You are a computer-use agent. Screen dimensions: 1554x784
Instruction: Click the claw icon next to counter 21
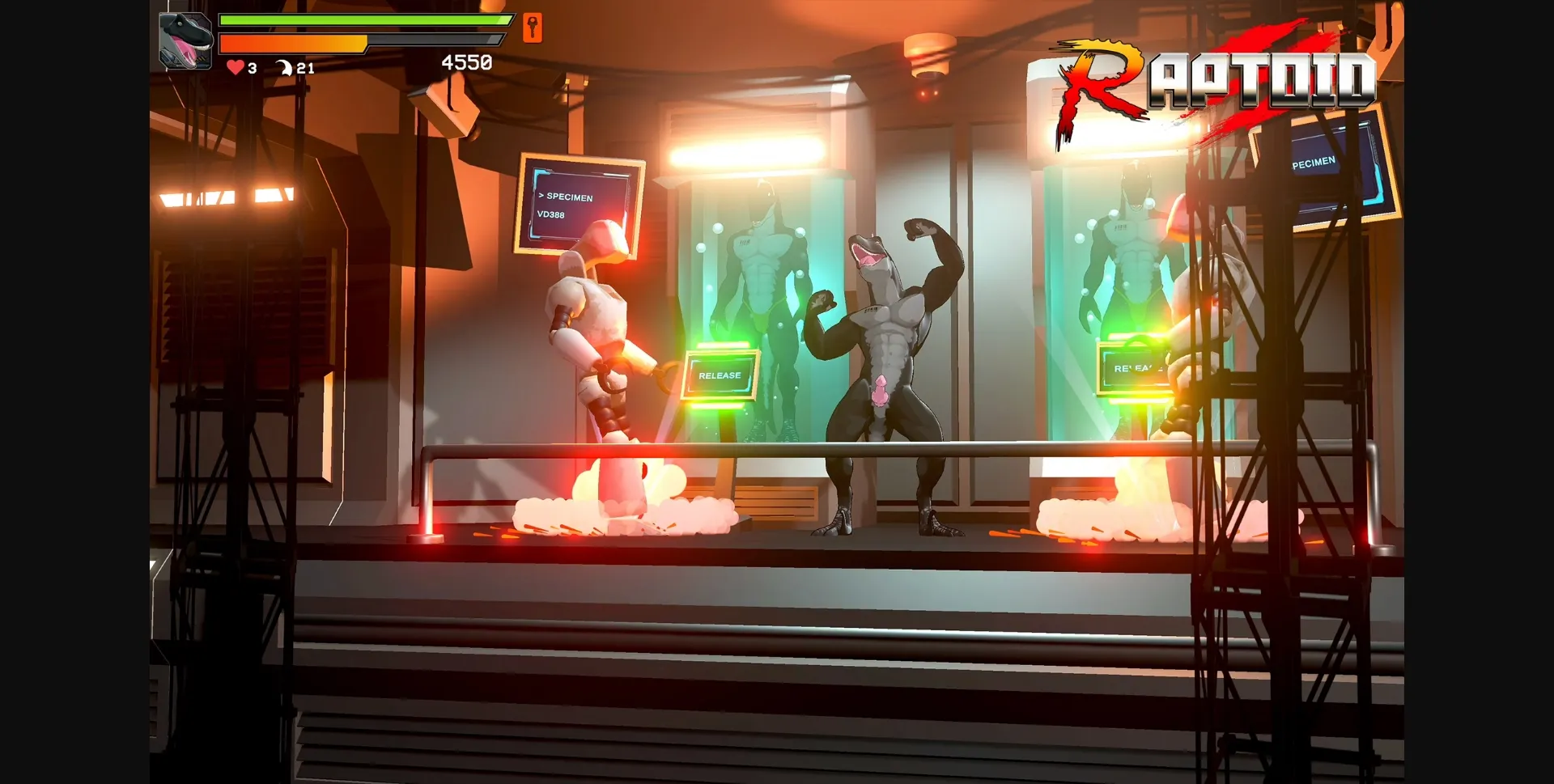pyautogui.click(x=285, y=68)
